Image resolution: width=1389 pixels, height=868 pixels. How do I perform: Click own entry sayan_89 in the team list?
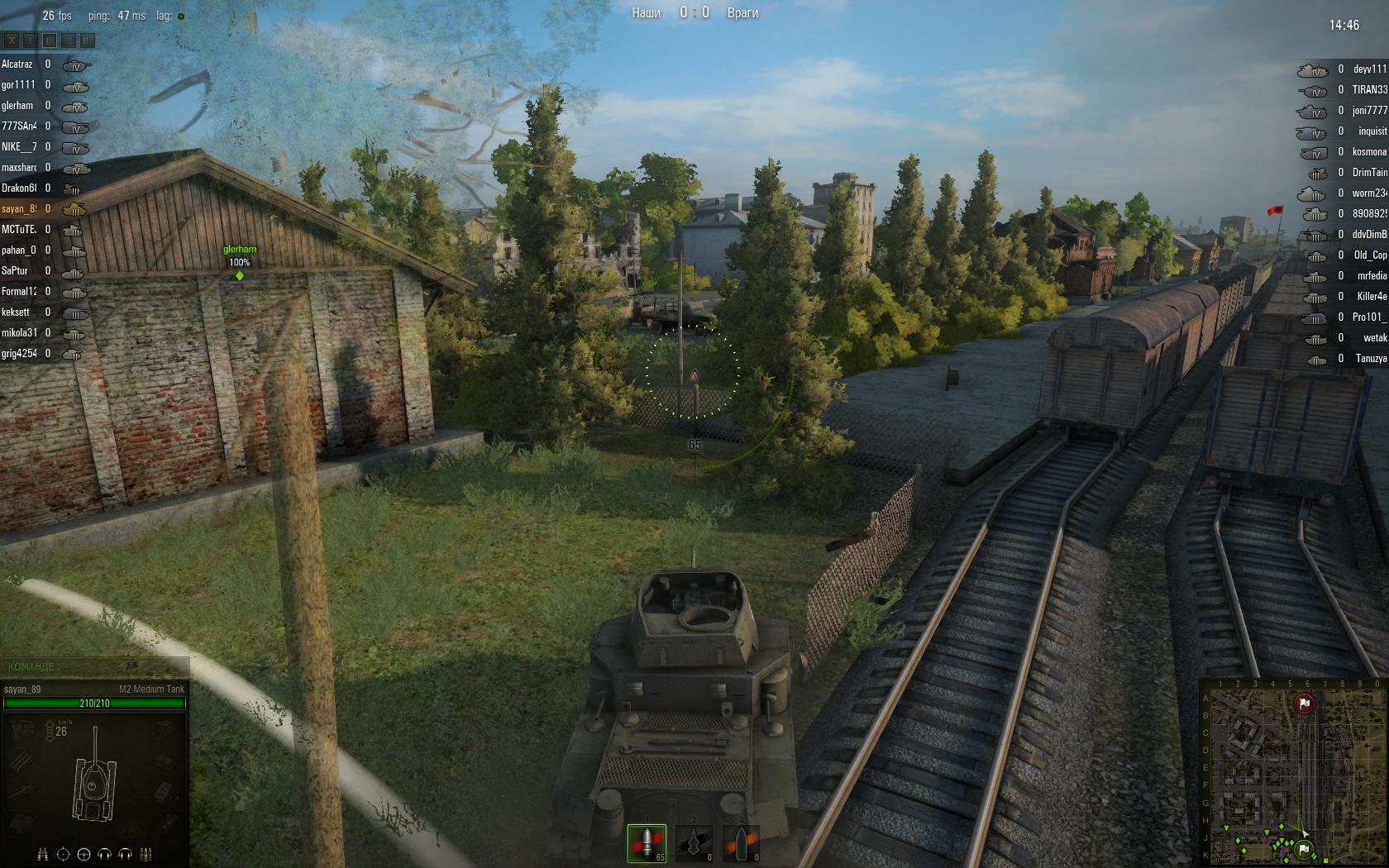[x=19, y=209]
